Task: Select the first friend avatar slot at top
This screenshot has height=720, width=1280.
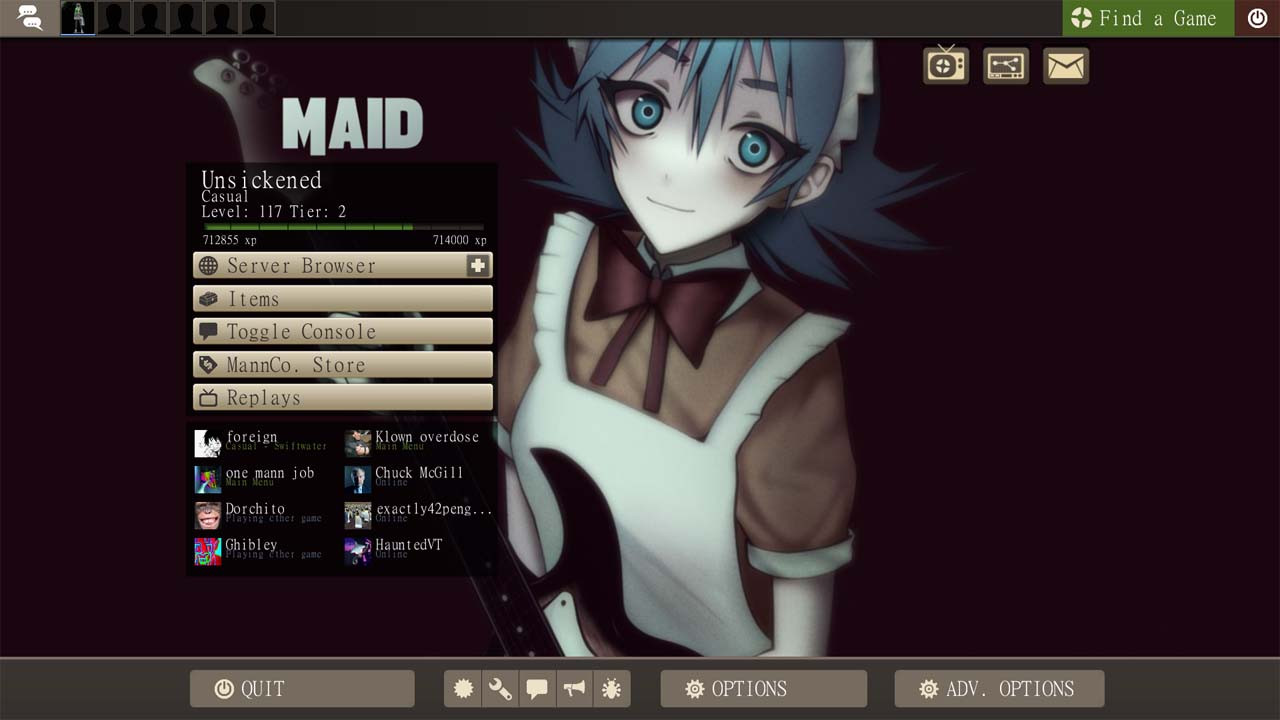Action: [76, 17]
